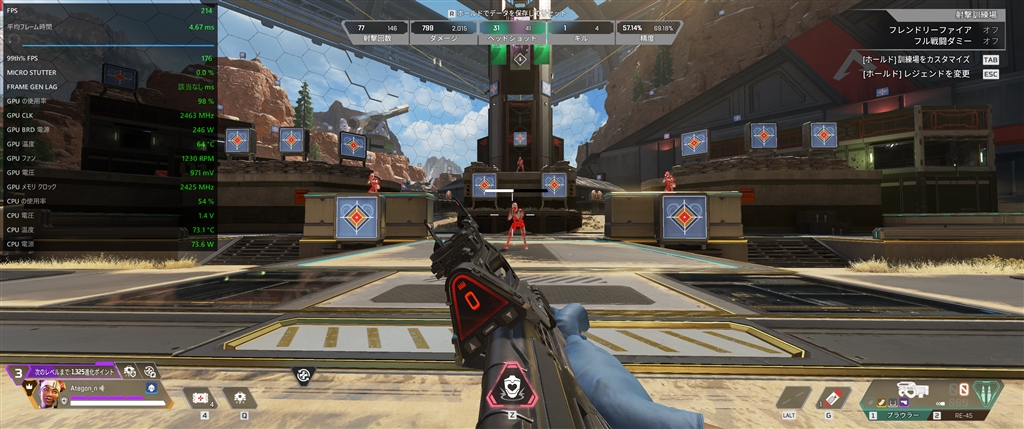Click the evolution level 3 badge
The height and width of the screenshot is (429, 1024).
tap(17, 374)
